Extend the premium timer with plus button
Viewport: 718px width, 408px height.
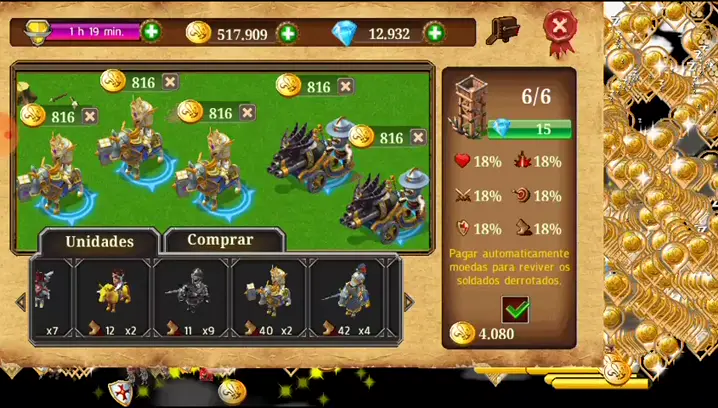tap(150, 31)
